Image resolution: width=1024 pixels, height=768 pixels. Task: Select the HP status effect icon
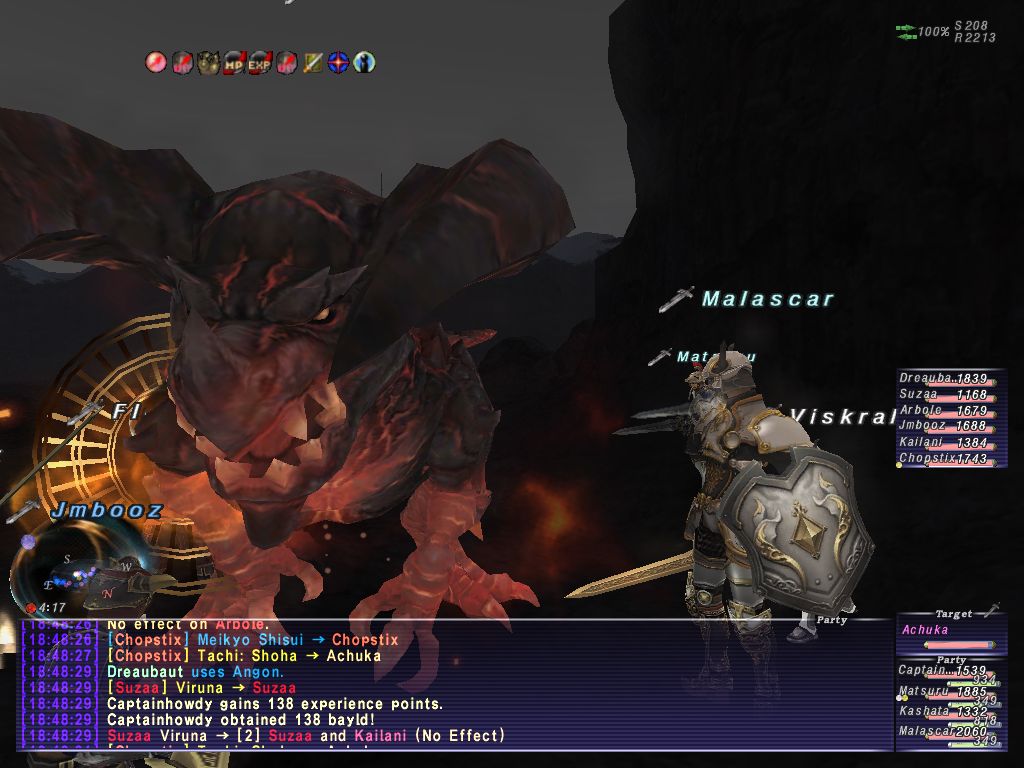pyautogui.click(x=235, y=63)
